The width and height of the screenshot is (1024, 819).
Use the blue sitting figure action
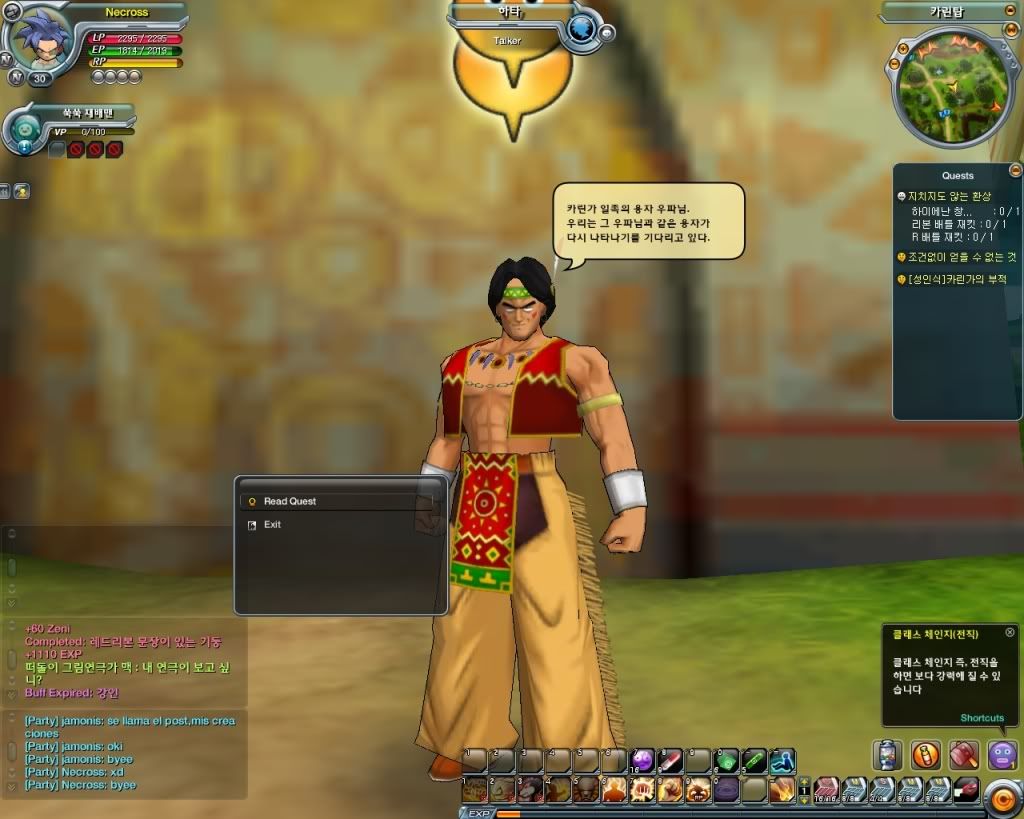(x=782, y=761)
